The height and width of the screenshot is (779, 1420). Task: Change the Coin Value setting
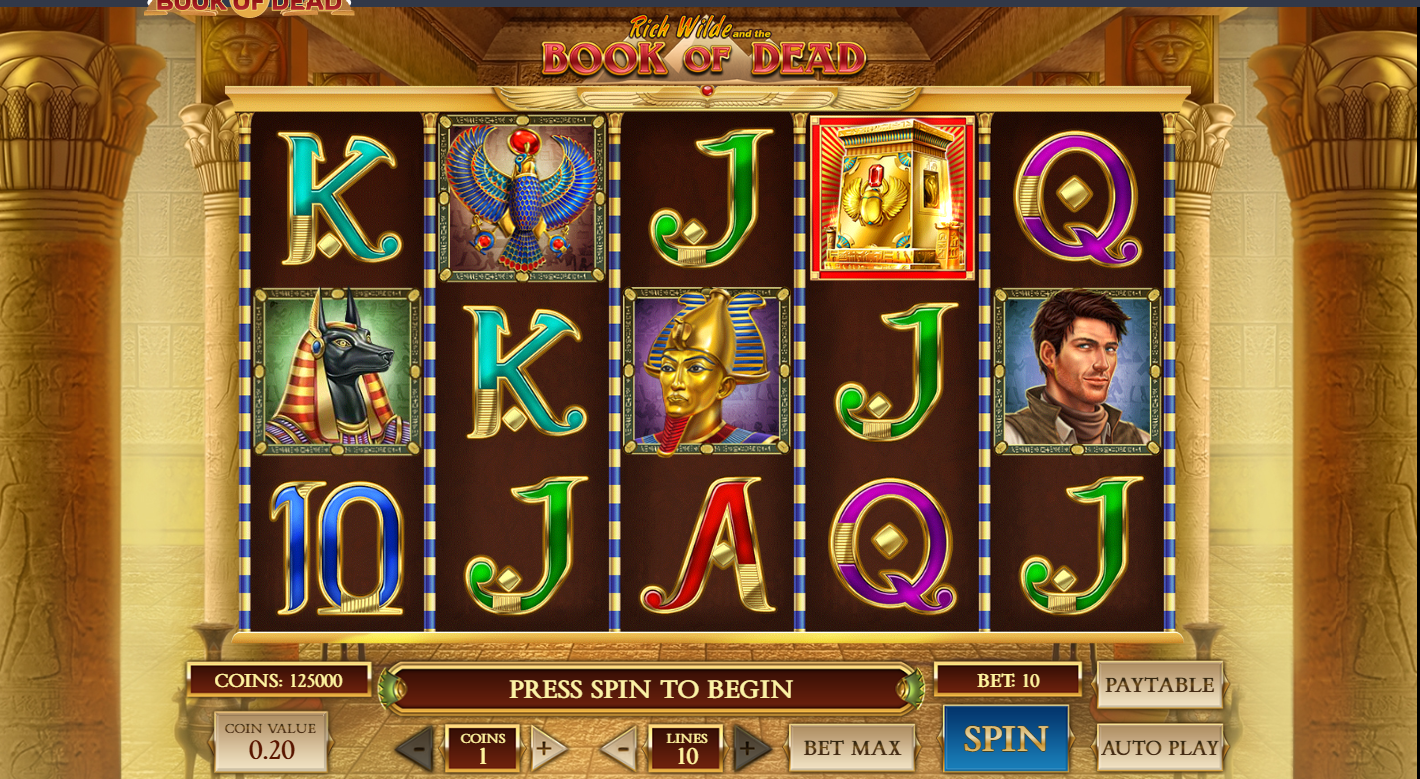pyautogui.click(x=270, y=741)
